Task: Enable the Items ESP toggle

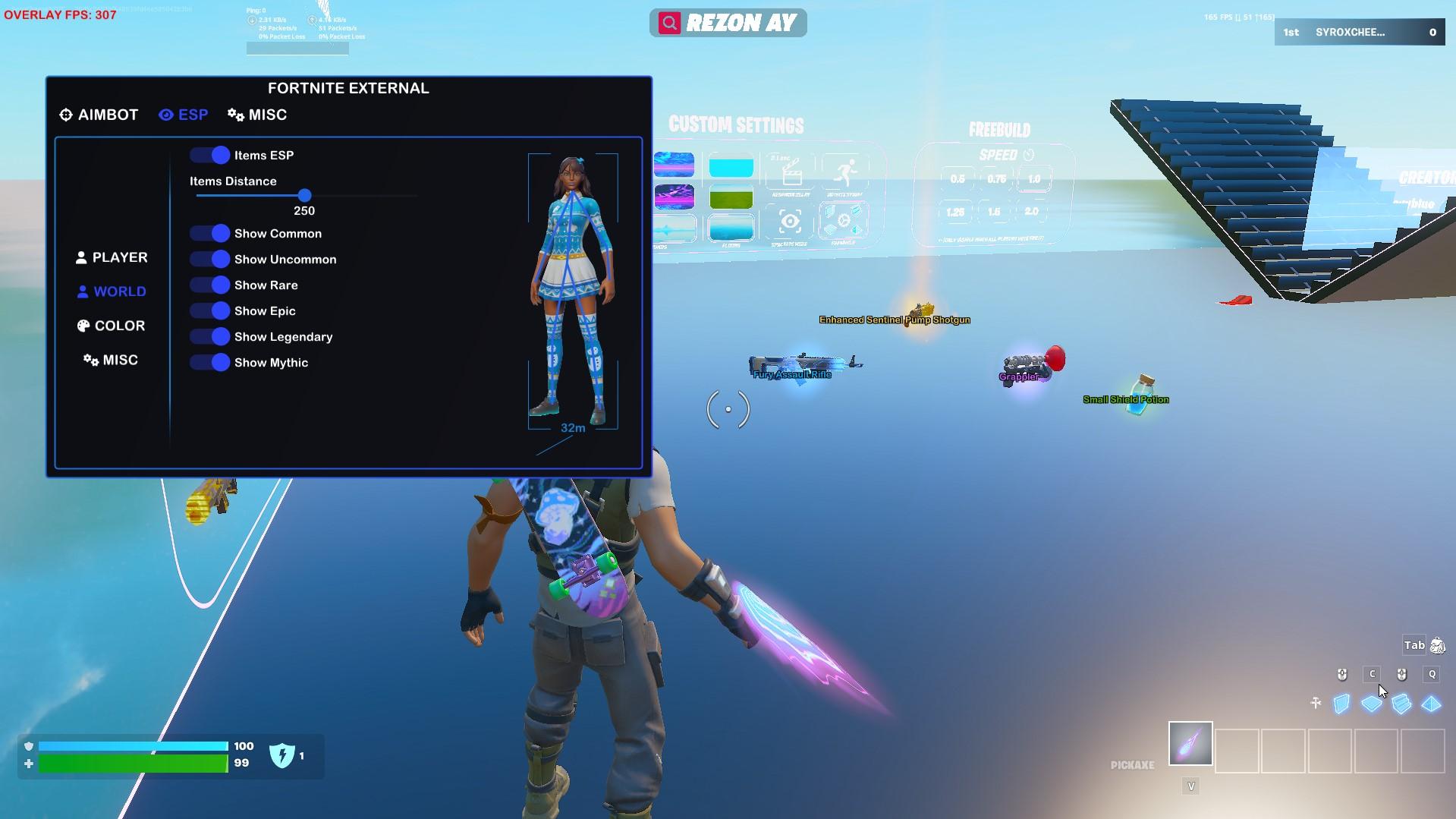Action: pyautogui.click(x=209, y=155)
